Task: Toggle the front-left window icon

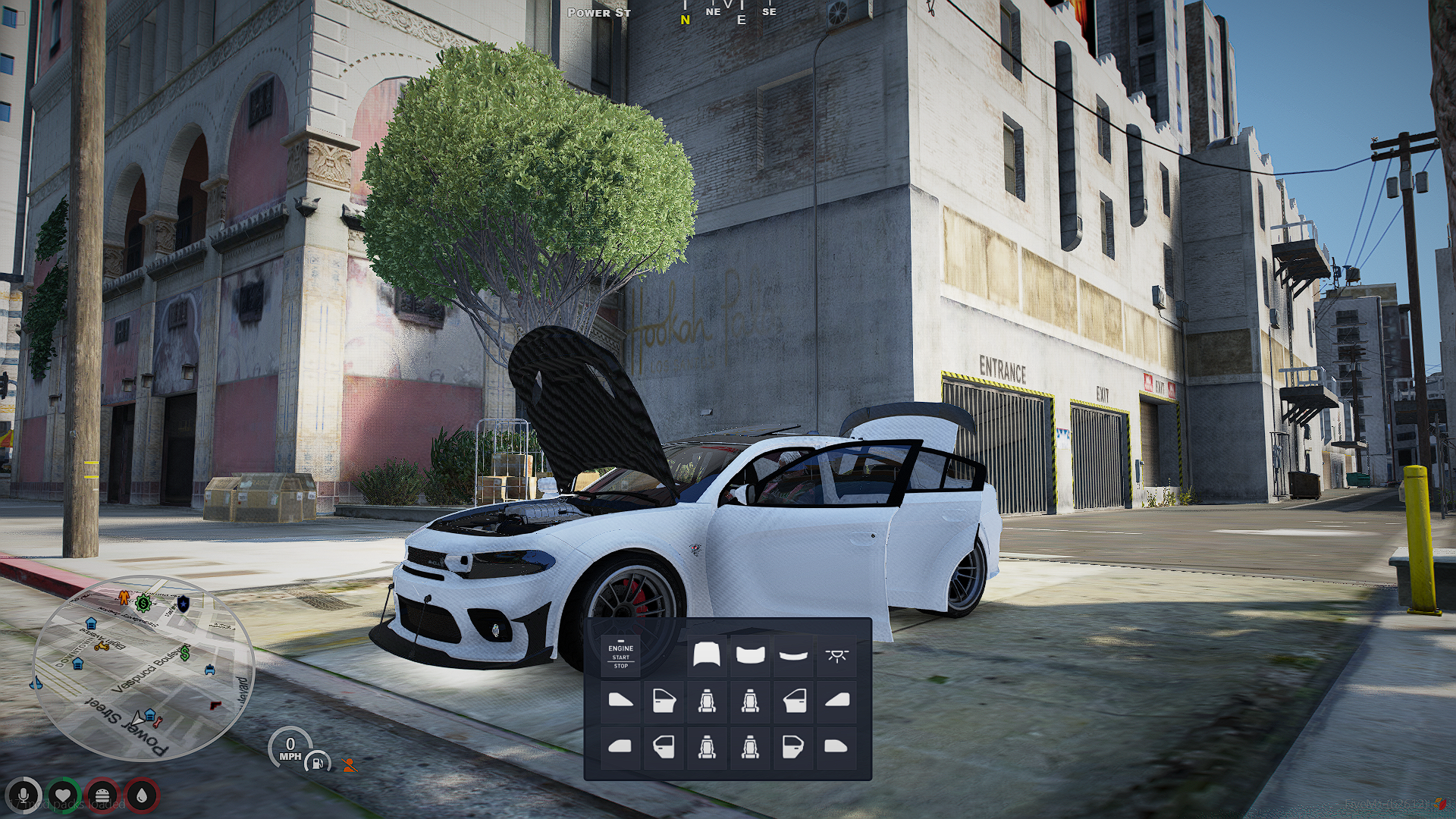Action: (620, 700)
